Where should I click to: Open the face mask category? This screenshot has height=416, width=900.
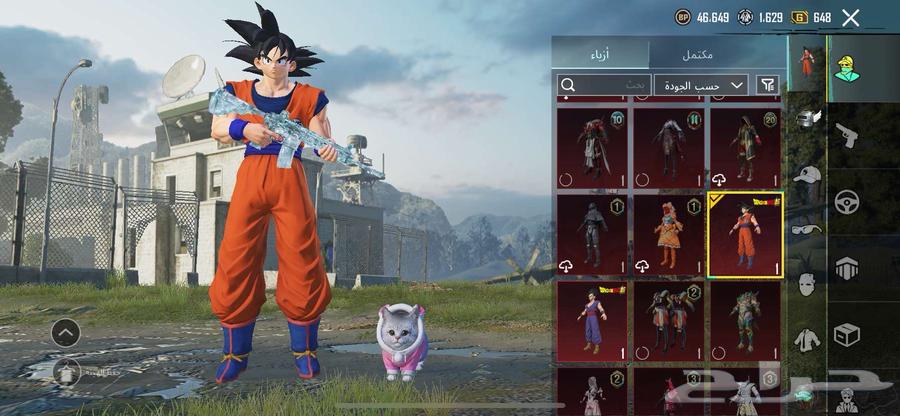pos(806,284)
